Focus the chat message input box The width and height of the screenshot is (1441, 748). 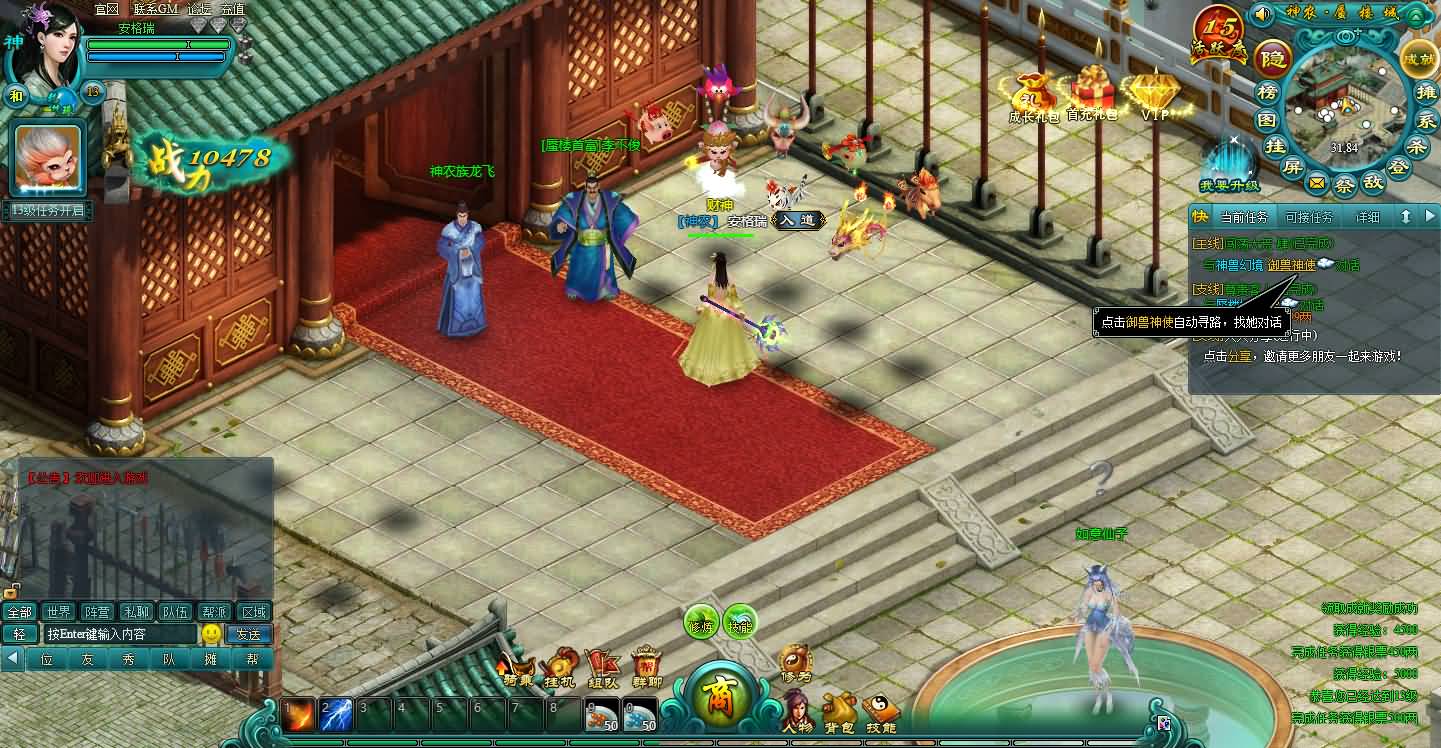(120, 634)
